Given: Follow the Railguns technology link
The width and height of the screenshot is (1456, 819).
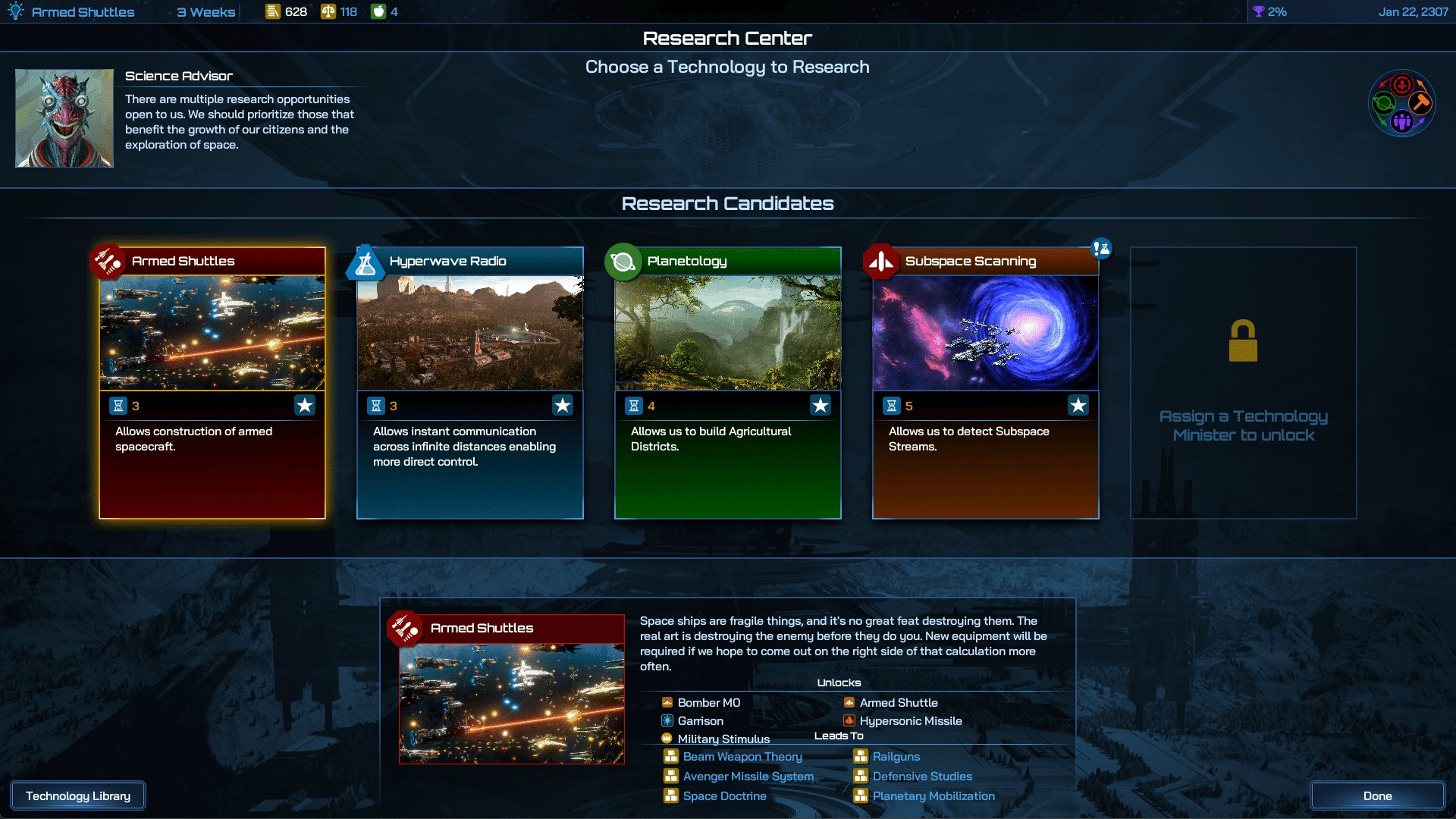Looking at the screenshot, I should 896,756.
